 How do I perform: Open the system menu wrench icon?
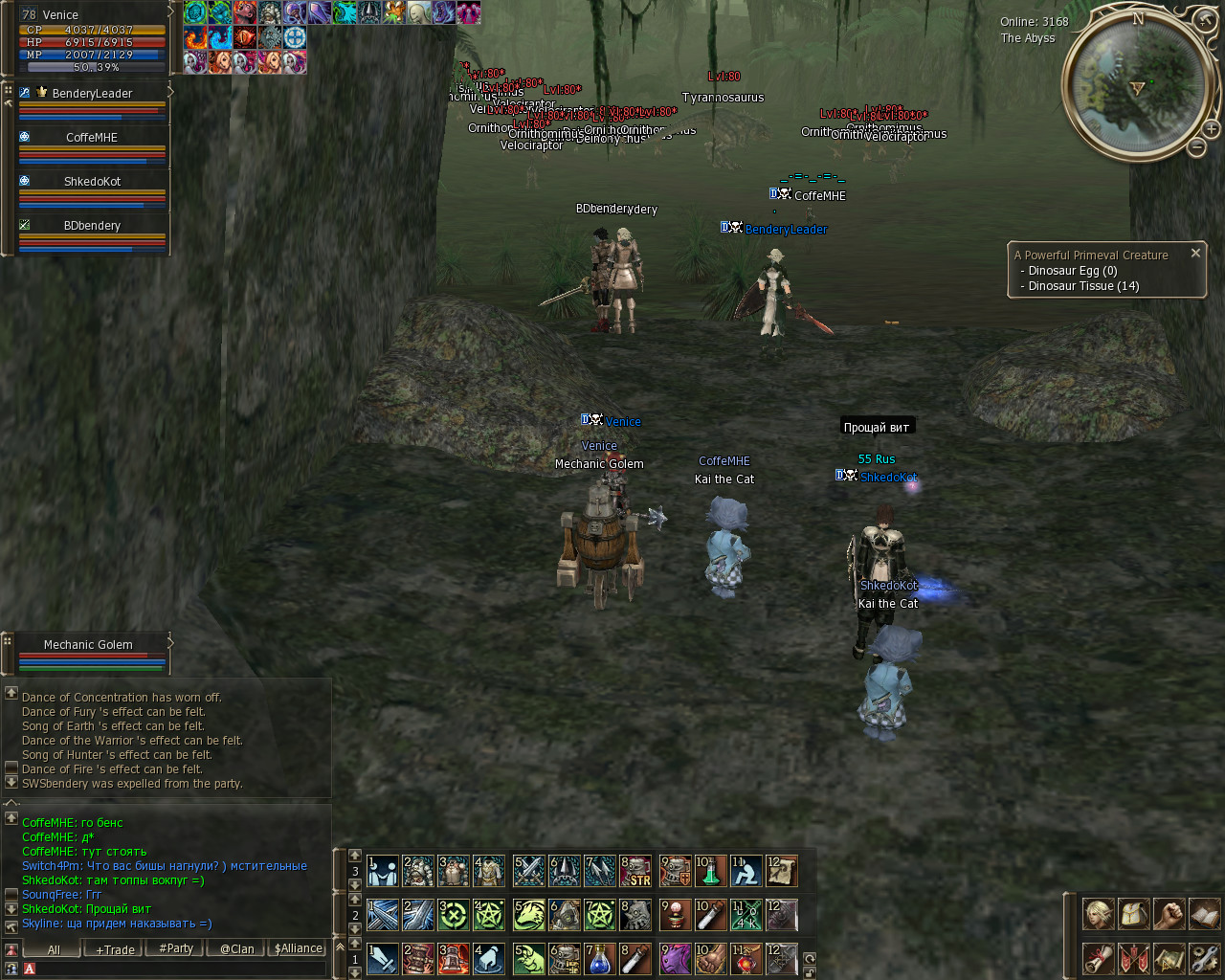click(x=1204, y=958)
